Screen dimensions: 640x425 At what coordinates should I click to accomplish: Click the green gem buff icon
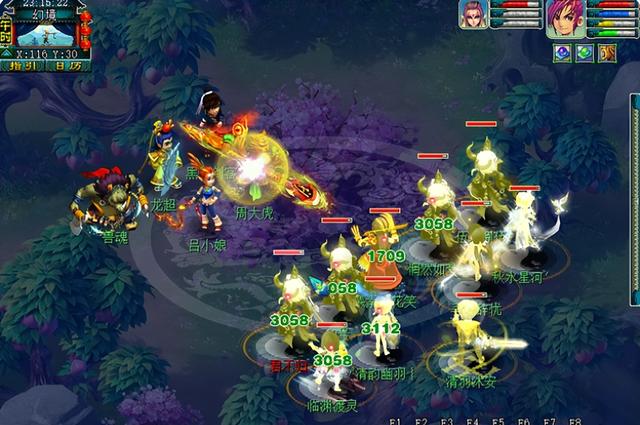[585, 52]
